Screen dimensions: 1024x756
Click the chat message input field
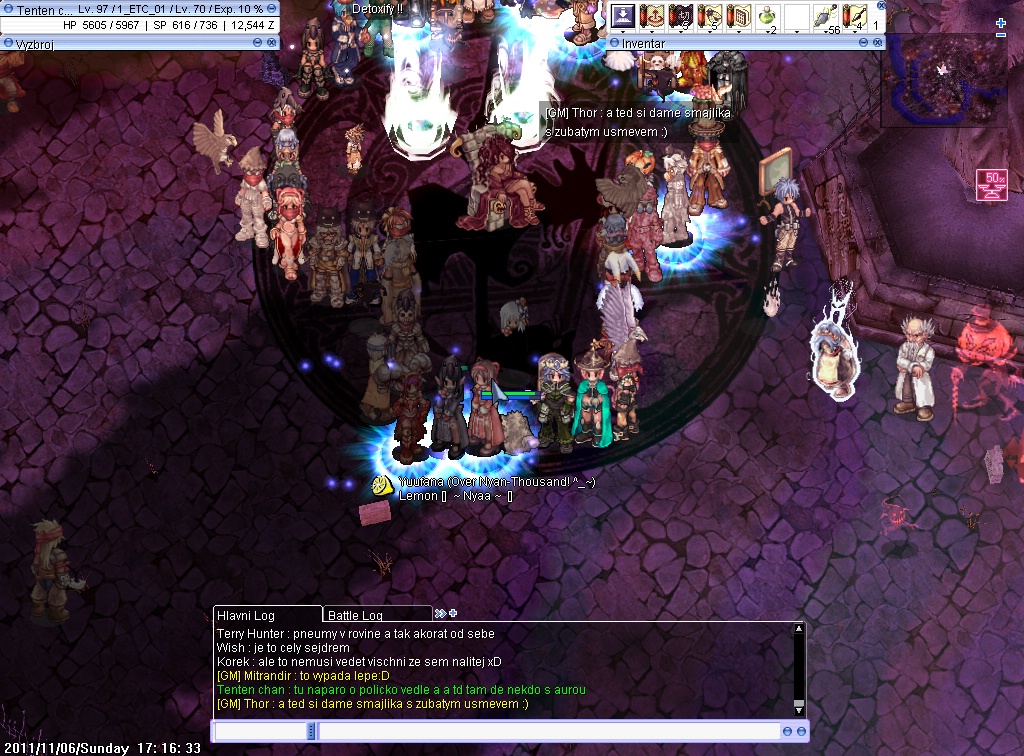[548, 732]
